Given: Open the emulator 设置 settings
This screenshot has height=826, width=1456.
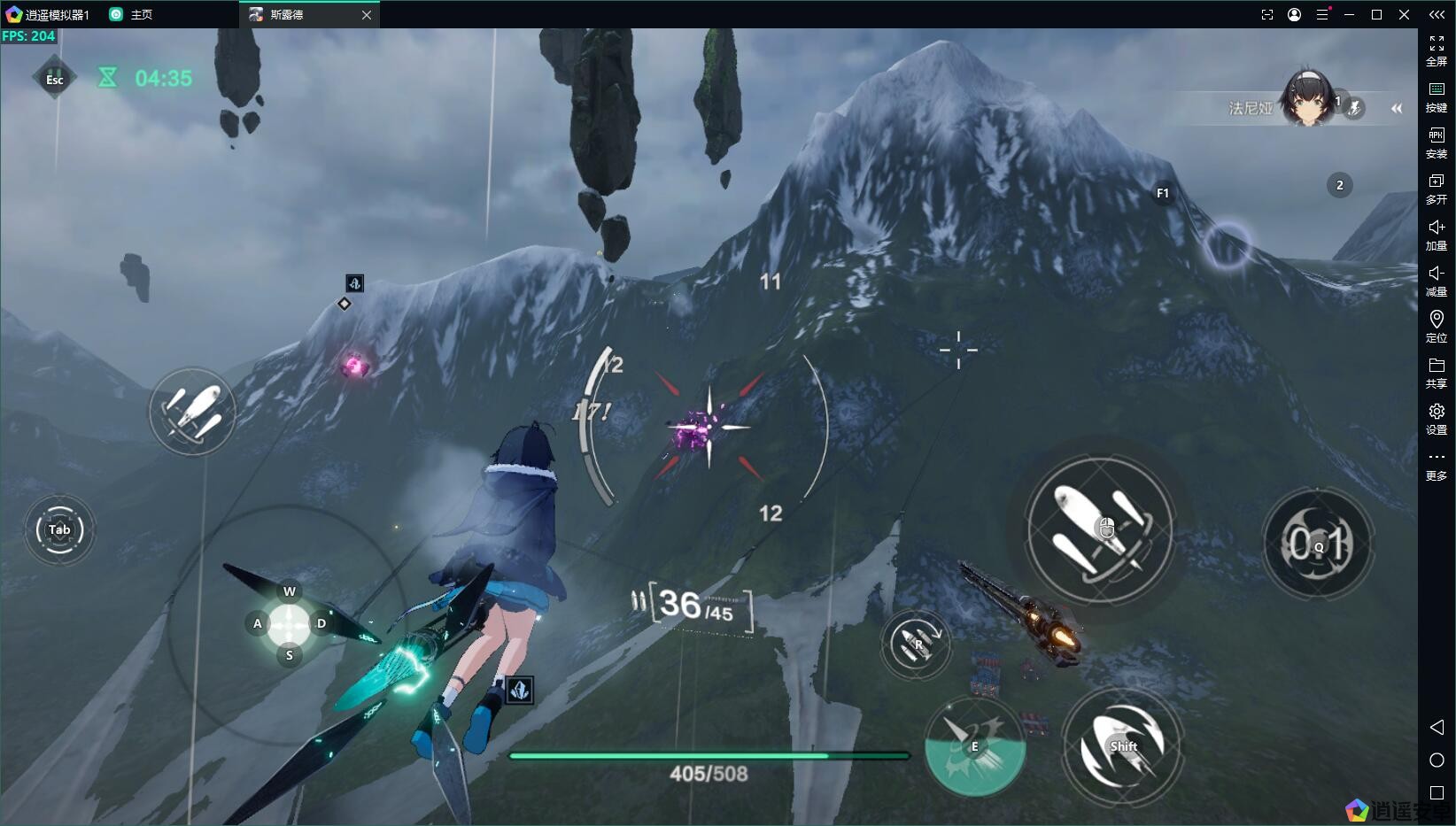Looking at the screenshot, I should click(x=1437, y=418).
